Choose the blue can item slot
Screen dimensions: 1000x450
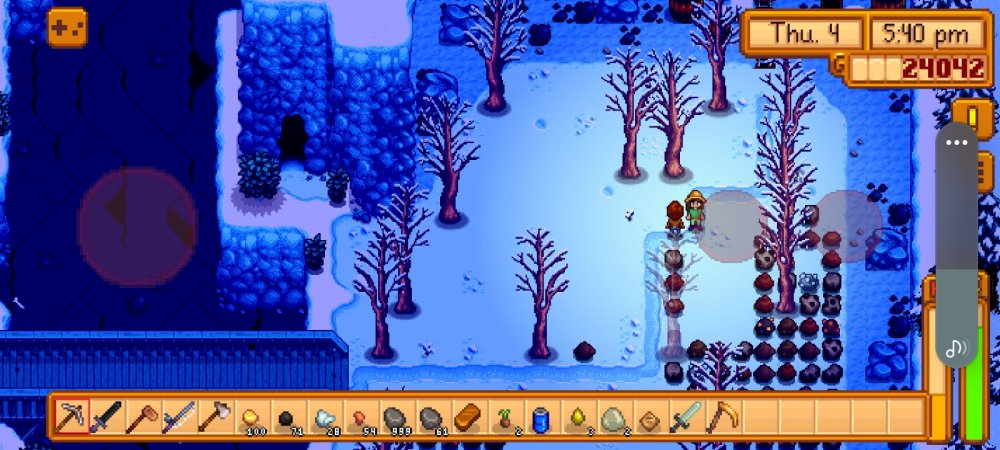[x=541, y=416]
